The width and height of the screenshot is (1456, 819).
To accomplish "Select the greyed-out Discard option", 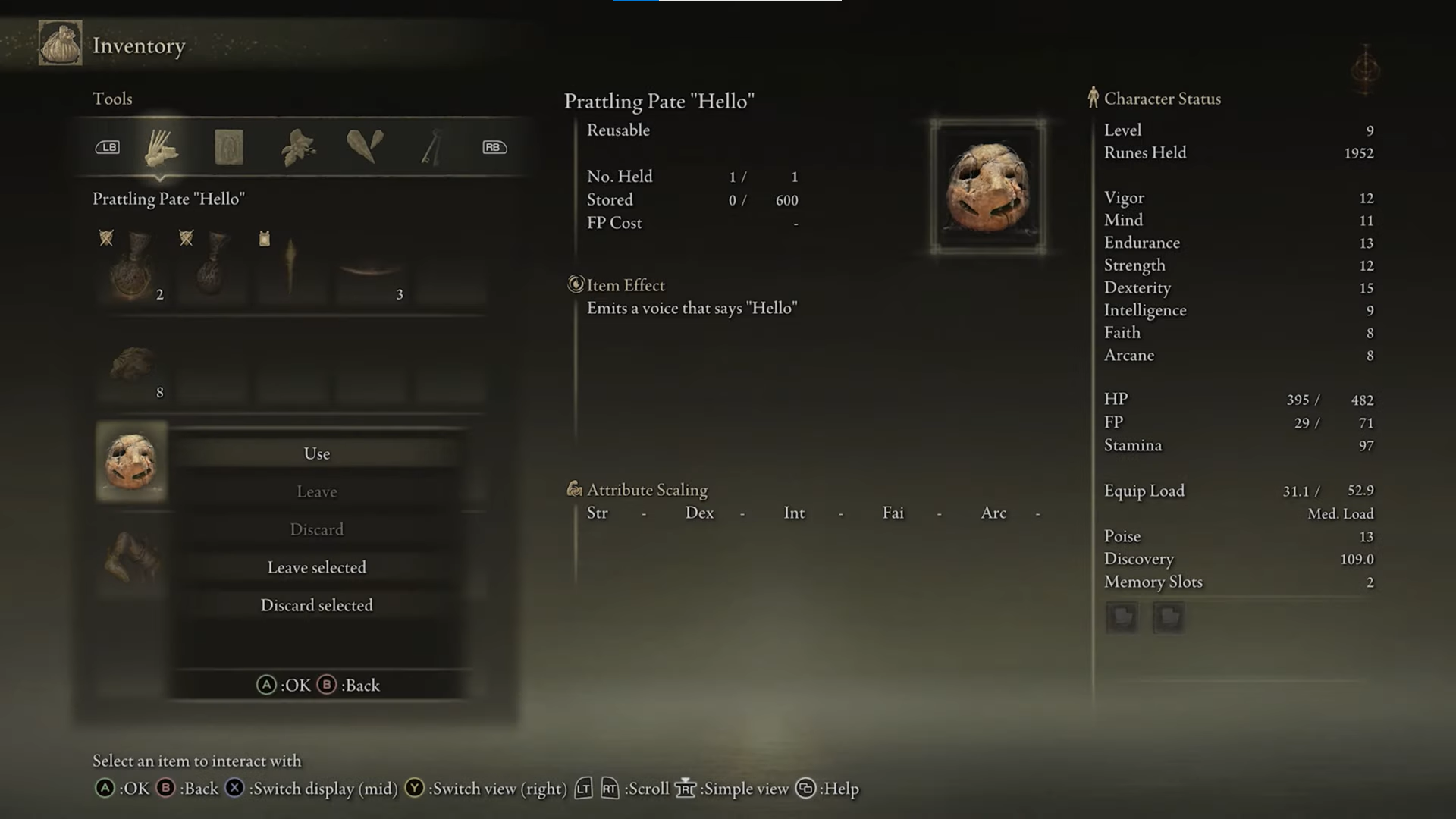I will click(316, 529).
